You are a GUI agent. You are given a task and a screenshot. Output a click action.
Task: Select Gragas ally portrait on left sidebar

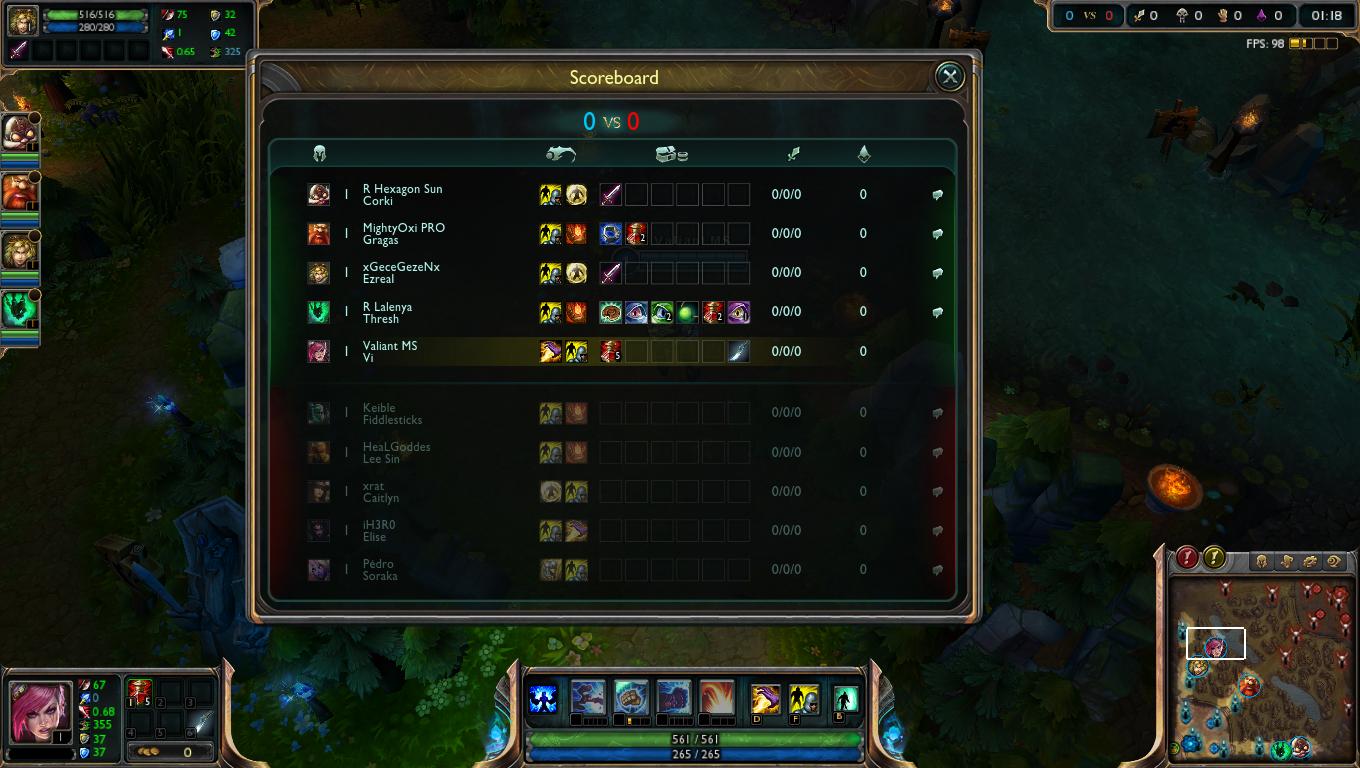coord(20,190)
